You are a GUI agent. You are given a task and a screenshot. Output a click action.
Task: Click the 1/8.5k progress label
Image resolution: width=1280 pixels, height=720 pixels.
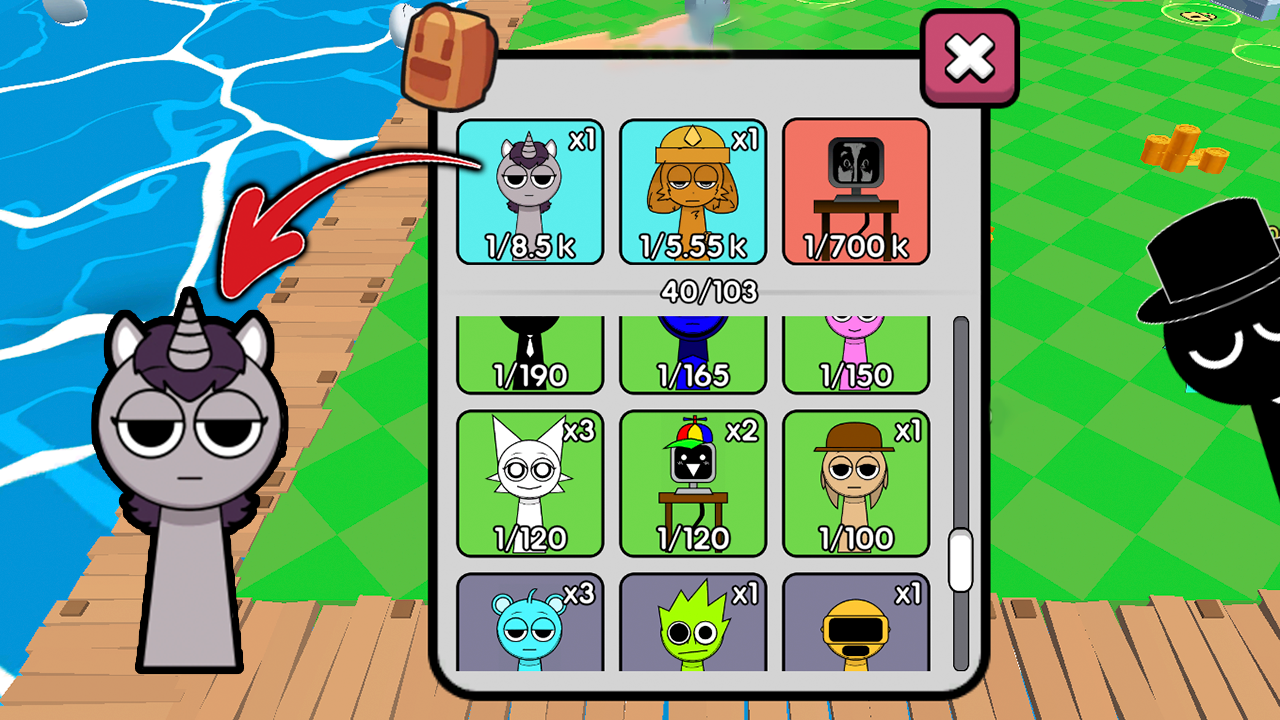point(529,243)
